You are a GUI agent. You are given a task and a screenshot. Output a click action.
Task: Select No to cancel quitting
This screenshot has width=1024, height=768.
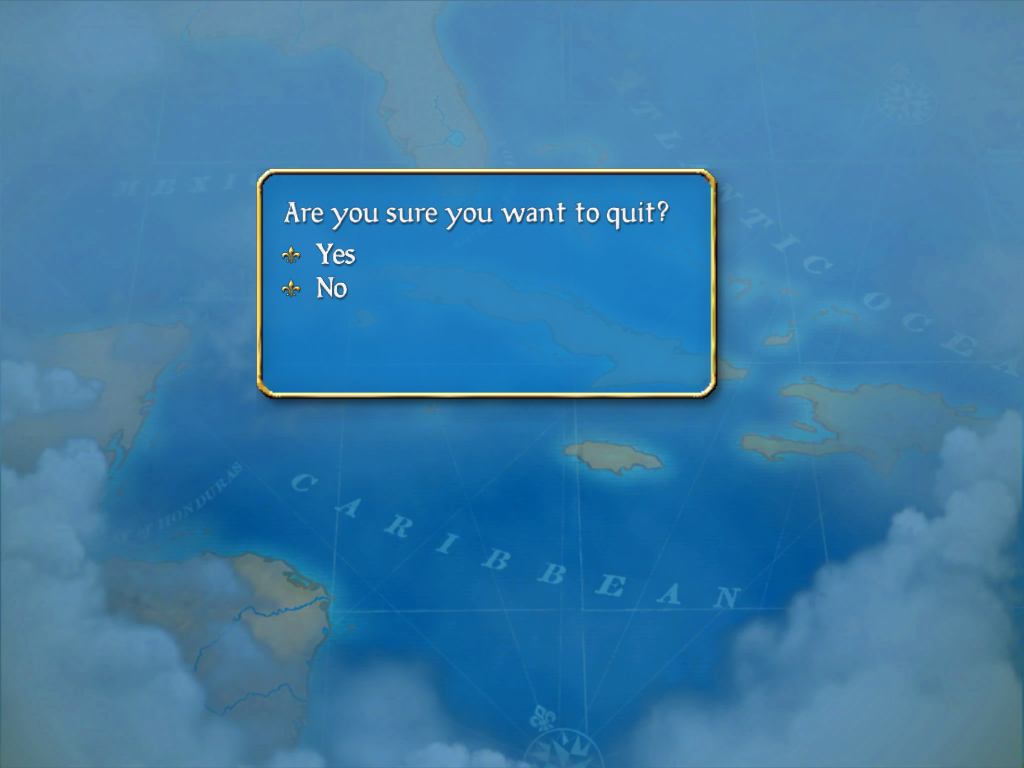pos(331,289)
